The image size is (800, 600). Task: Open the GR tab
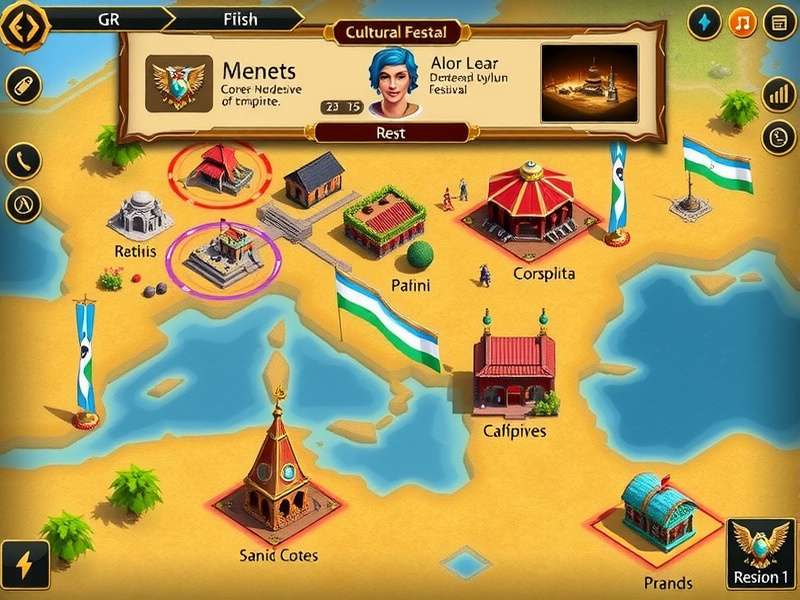[x=108, y=19]
